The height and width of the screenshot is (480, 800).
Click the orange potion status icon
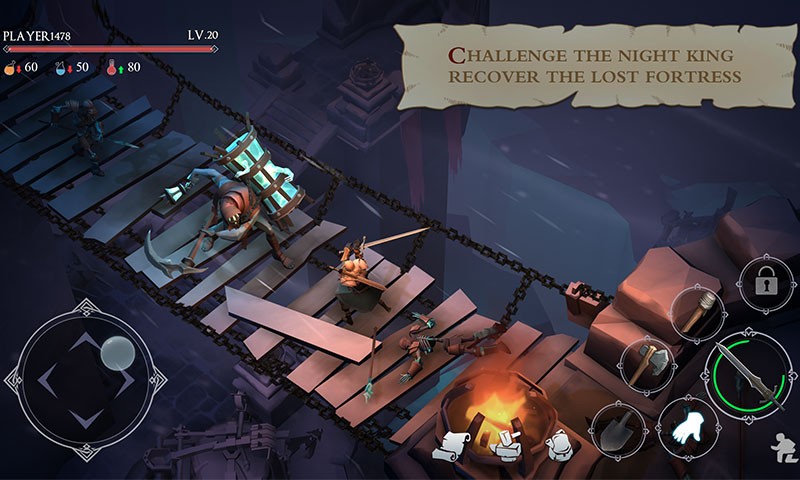tap(11, 67)
